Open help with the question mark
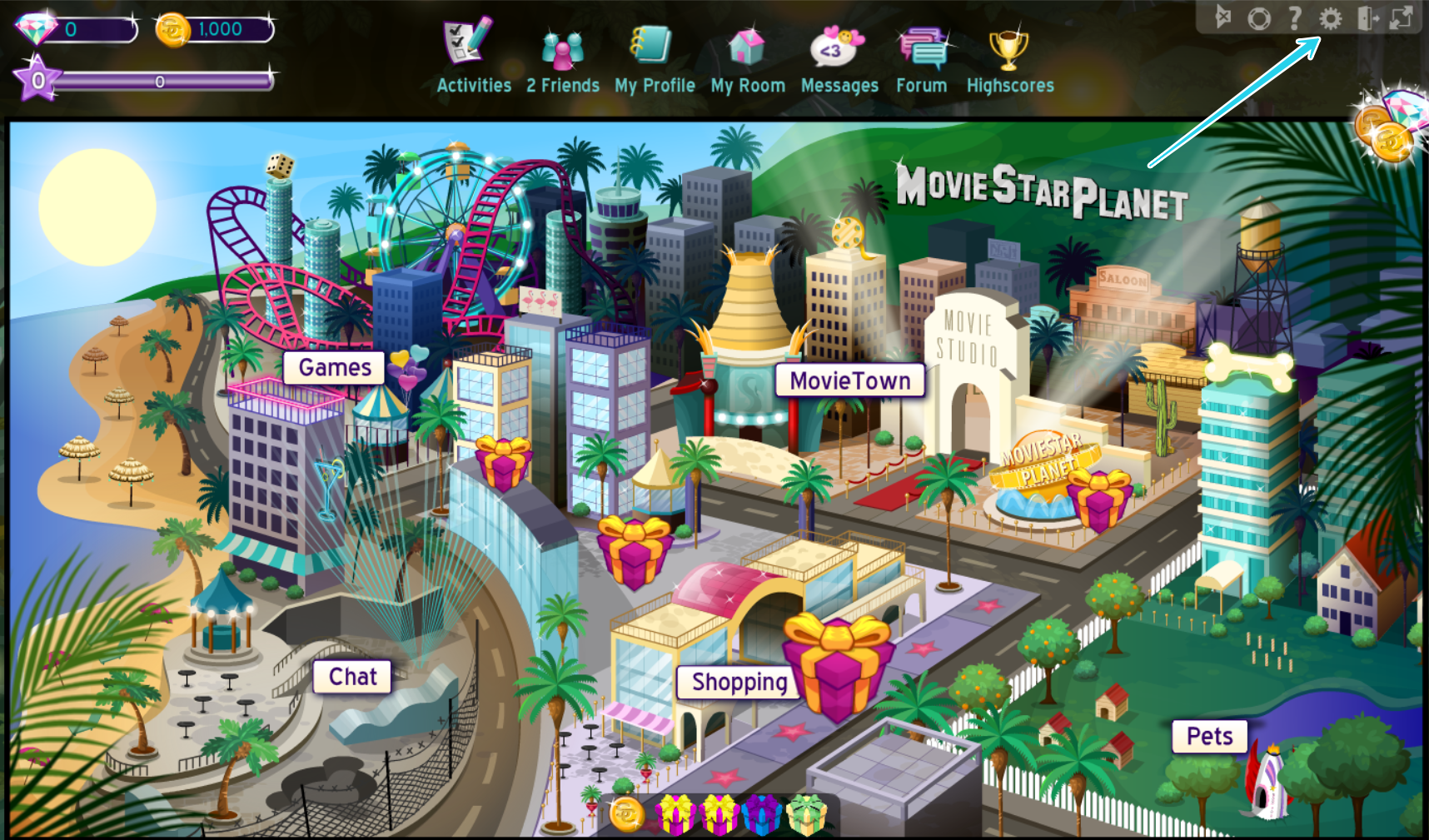 tap(1295, 17)
